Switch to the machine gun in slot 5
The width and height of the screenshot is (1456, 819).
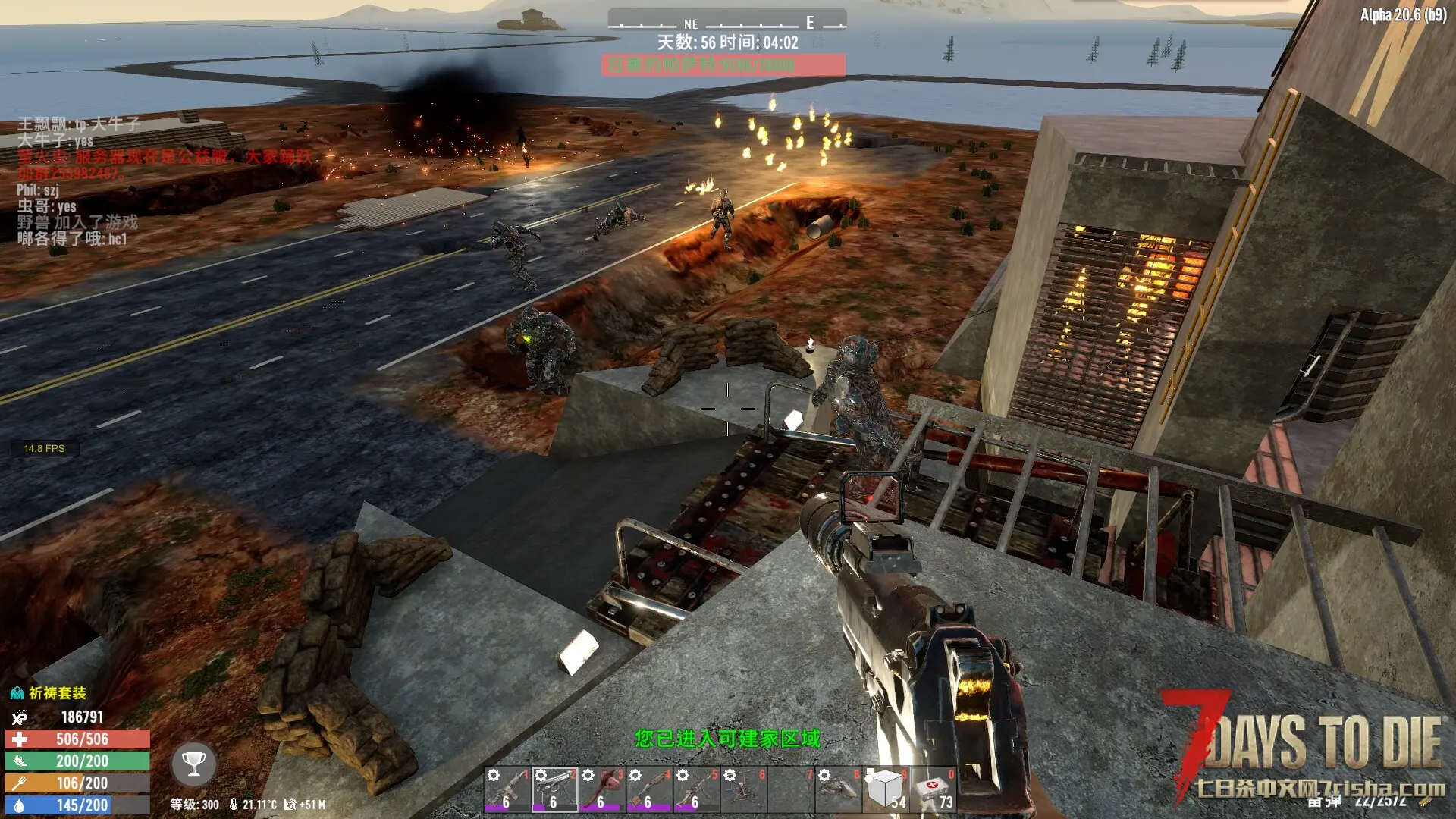696,789
